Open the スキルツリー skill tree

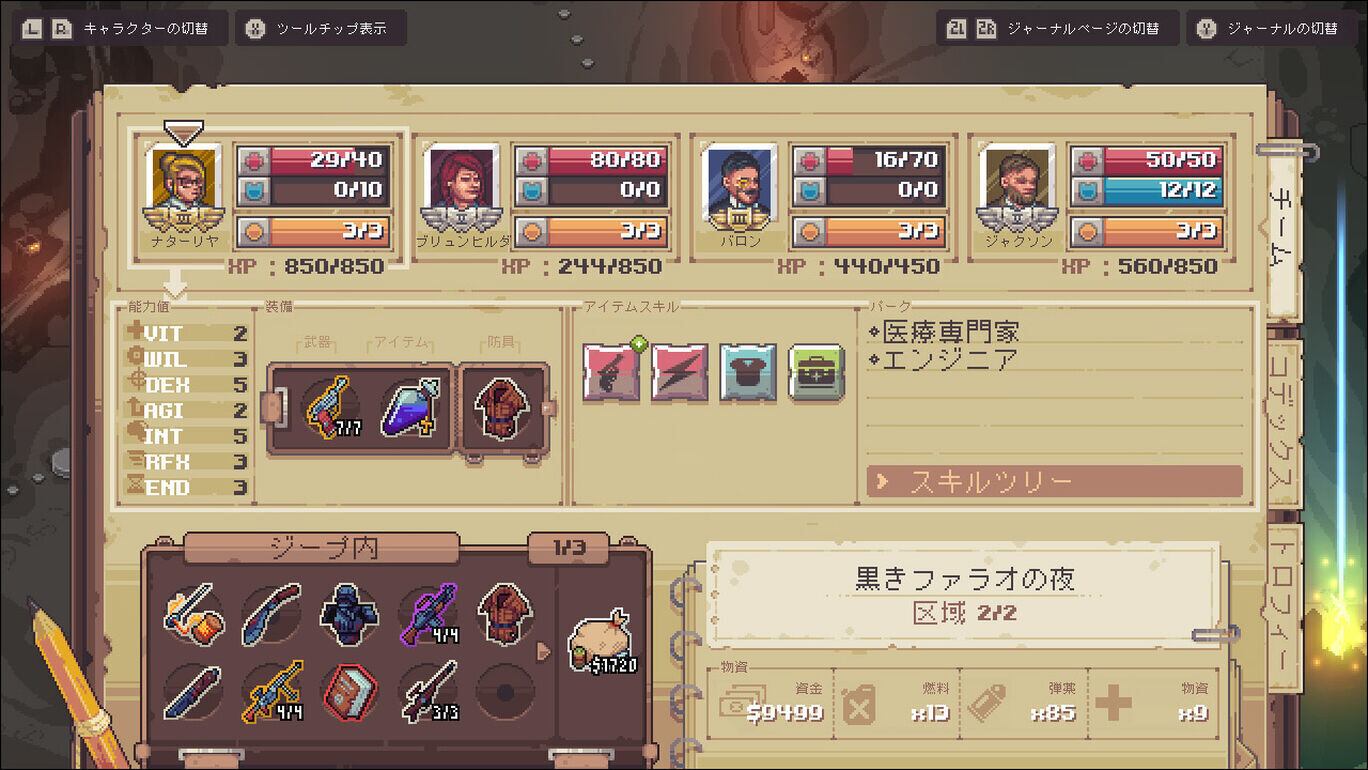[x=1054, y=482]
